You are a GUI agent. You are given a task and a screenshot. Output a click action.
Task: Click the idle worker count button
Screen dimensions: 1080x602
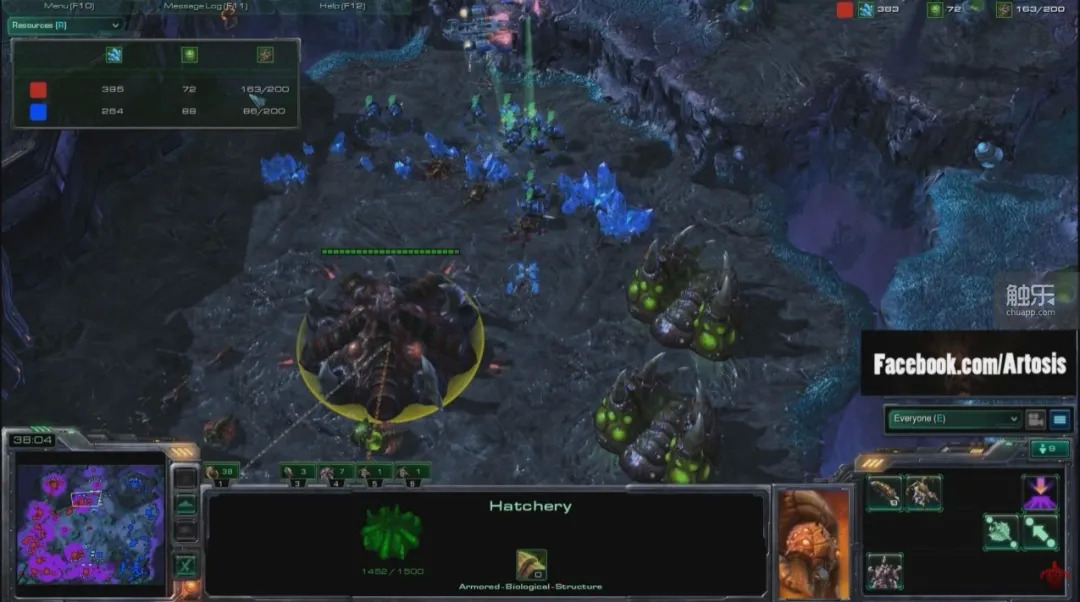pyautogui.click(x=1049, y=449)
